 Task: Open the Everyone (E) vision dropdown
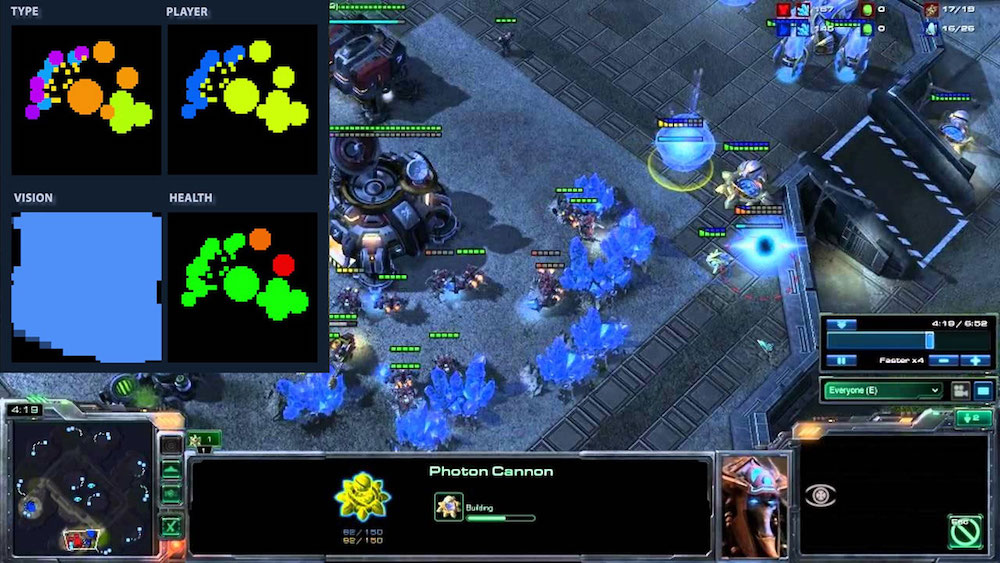[882, 390]
